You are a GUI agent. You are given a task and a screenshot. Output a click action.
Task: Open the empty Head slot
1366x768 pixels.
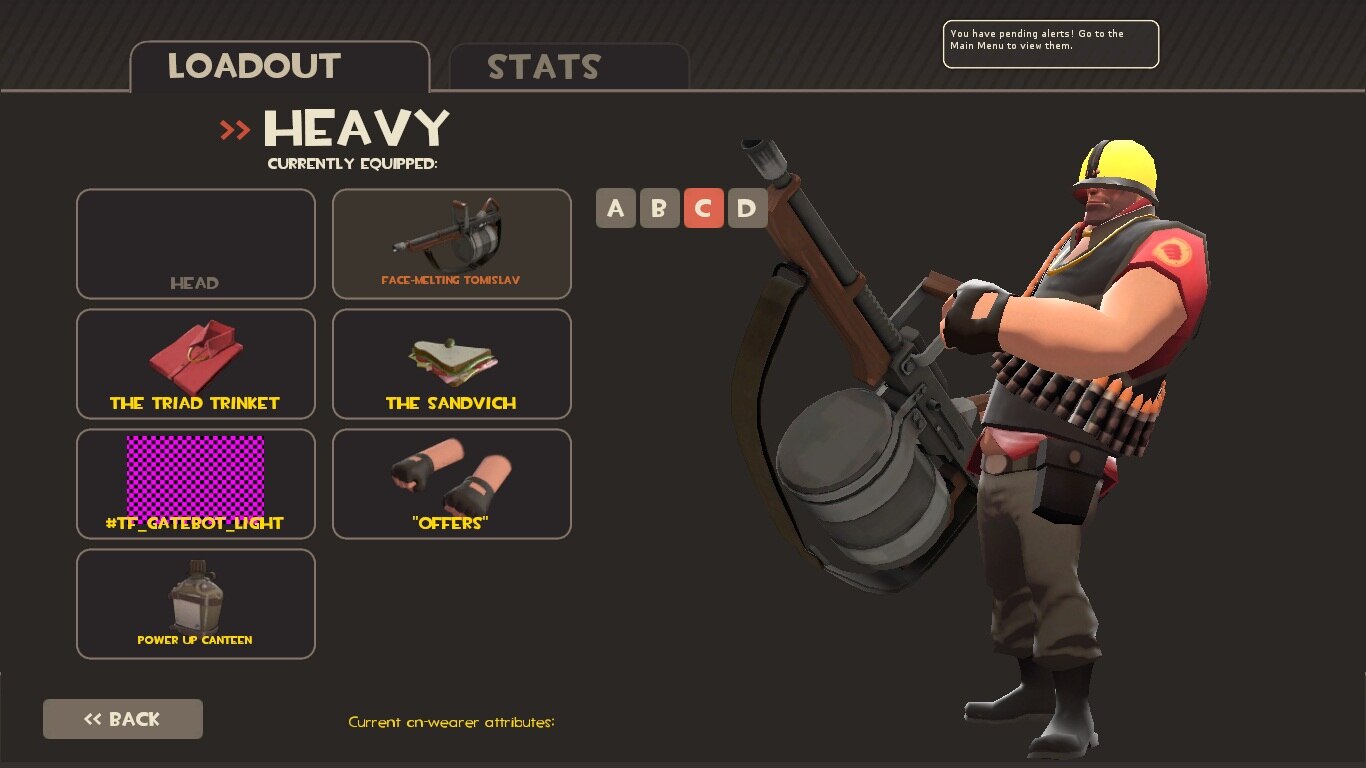(x=196, y=244)
